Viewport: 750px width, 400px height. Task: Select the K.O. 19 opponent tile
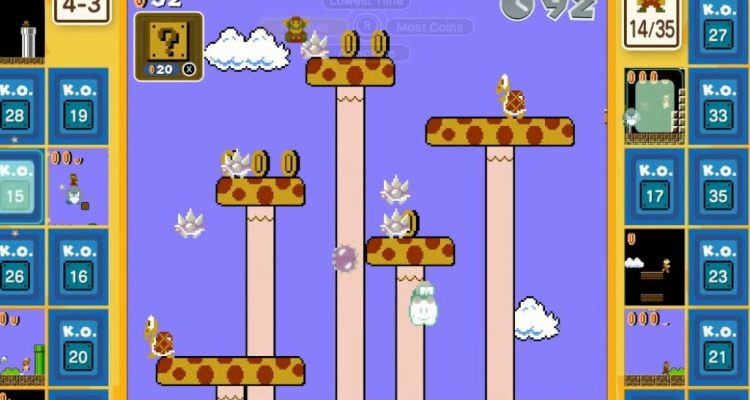tap(79, 104)
